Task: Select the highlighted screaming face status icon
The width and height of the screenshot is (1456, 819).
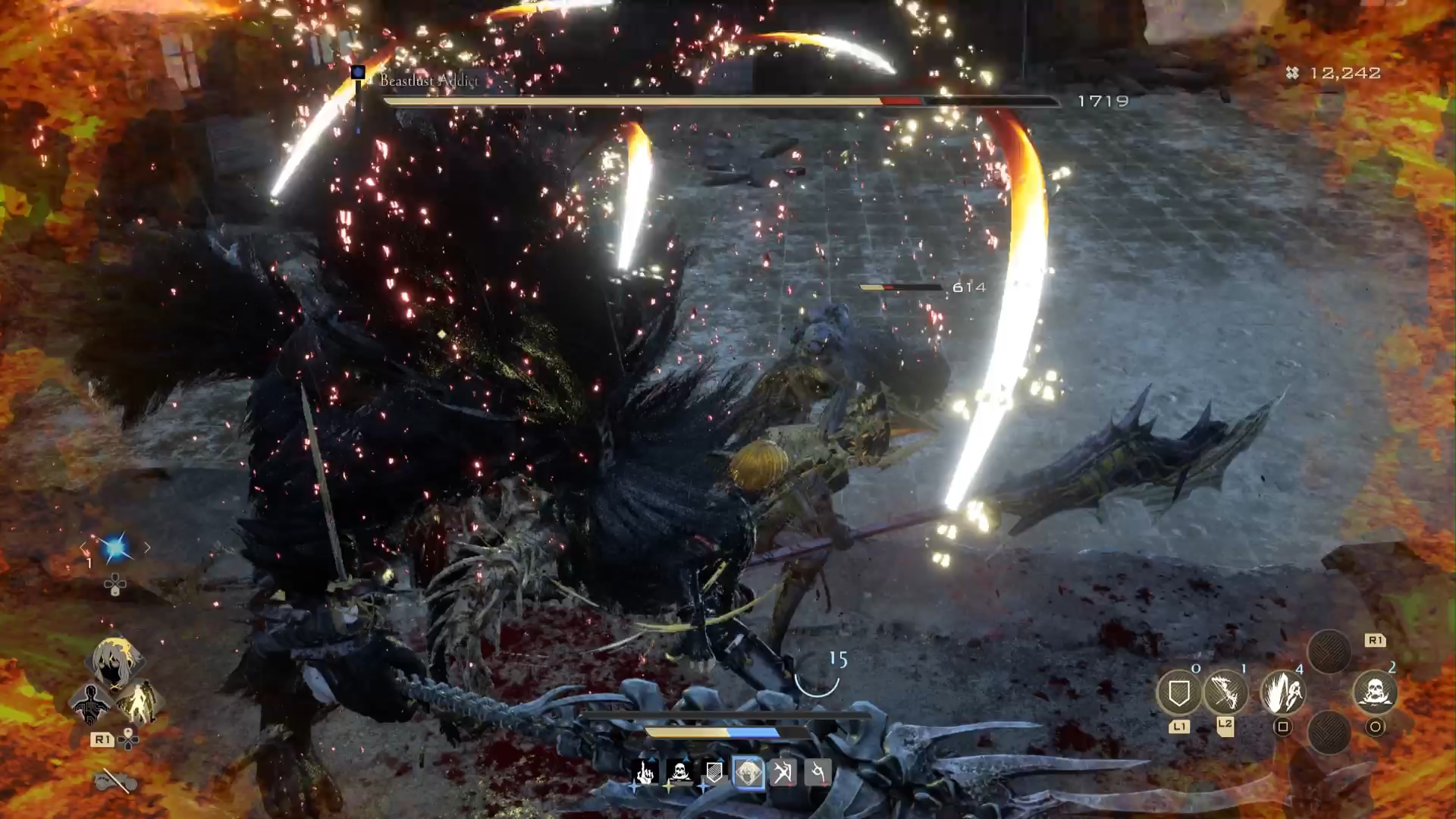Action: tap(748, 773)
